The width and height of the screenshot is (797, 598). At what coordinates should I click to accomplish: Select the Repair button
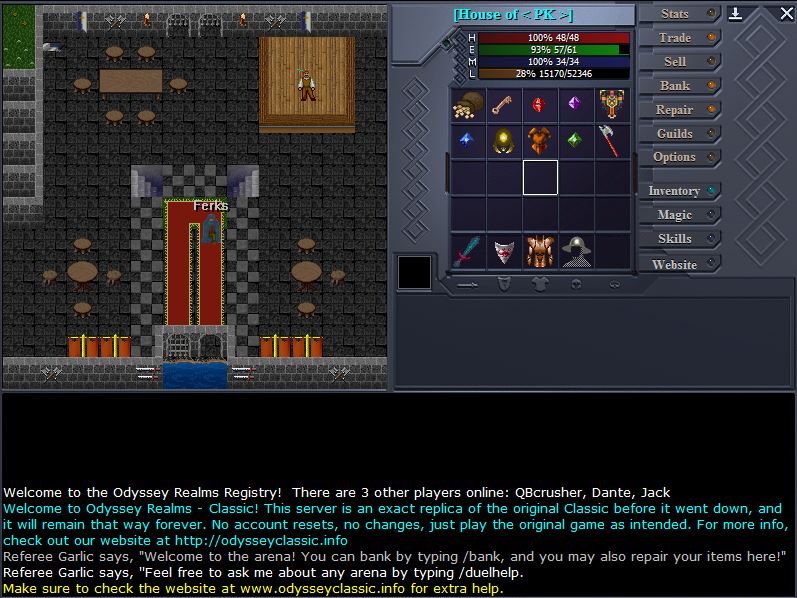(678, 110)
